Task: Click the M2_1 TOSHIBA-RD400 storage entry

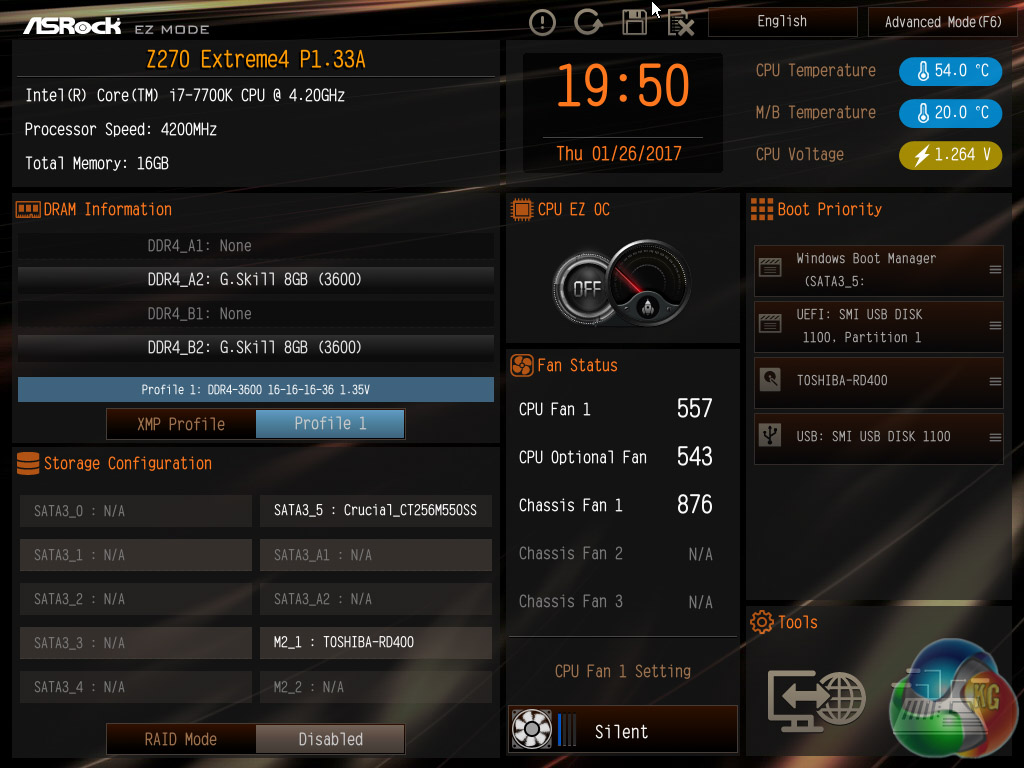Action: point(376,643)
